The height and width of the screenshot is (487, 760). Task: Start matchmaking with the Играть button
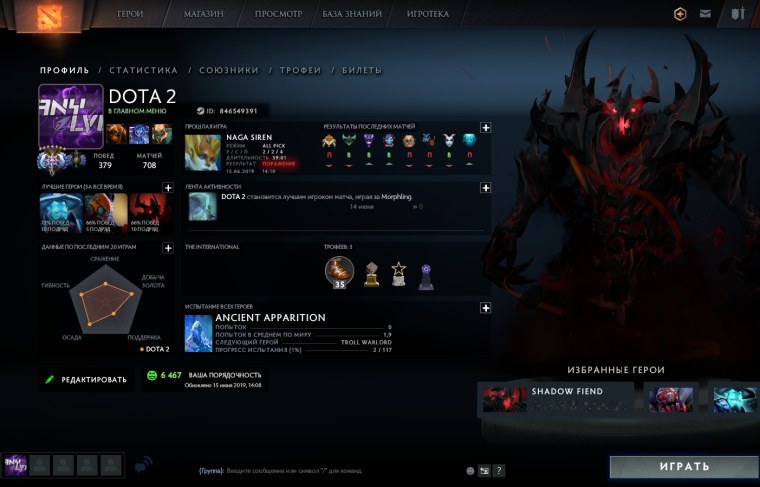[684, 467]
